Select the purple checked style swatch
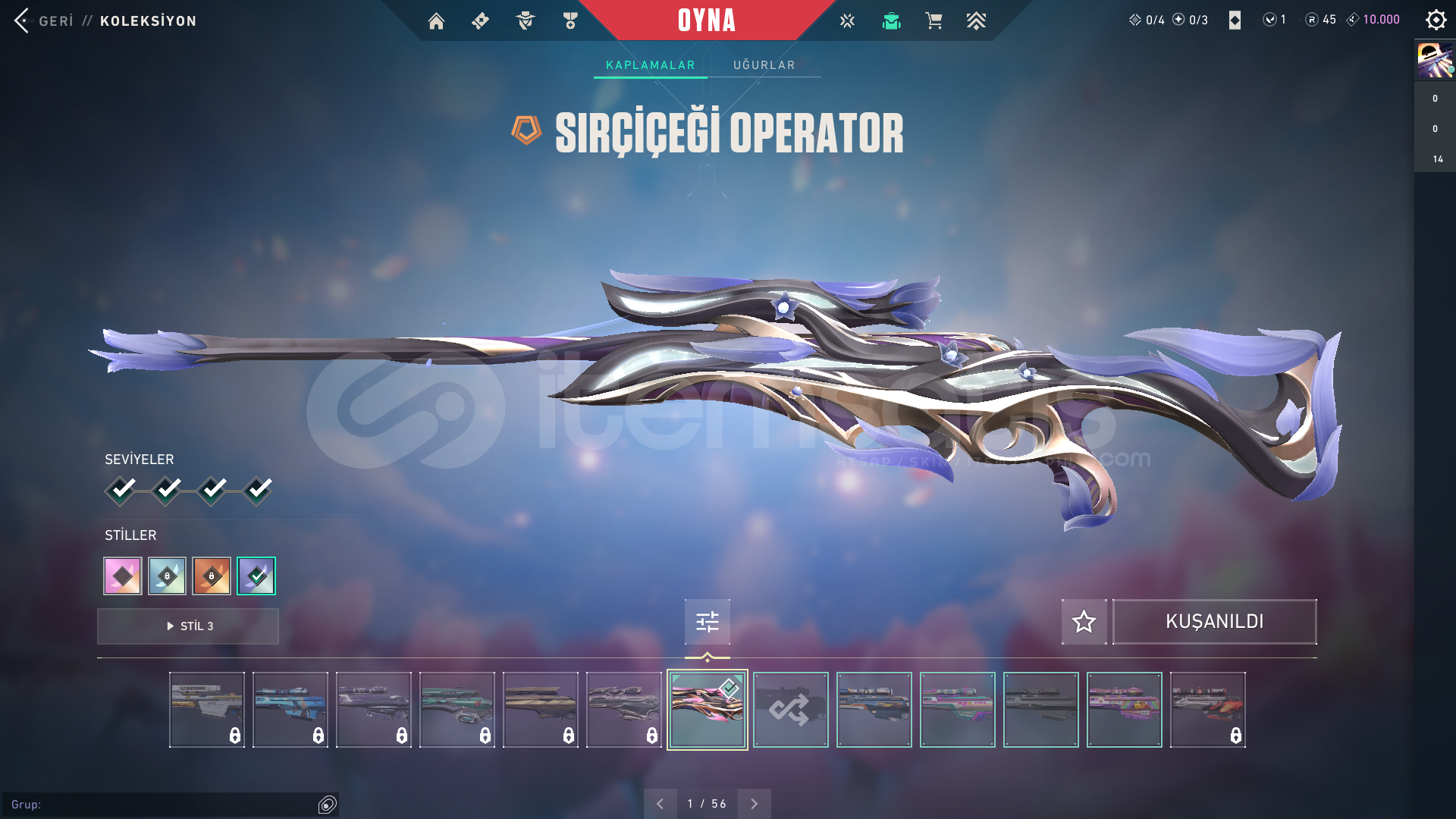Screen dimensions: 1456x819 (256, 576)
